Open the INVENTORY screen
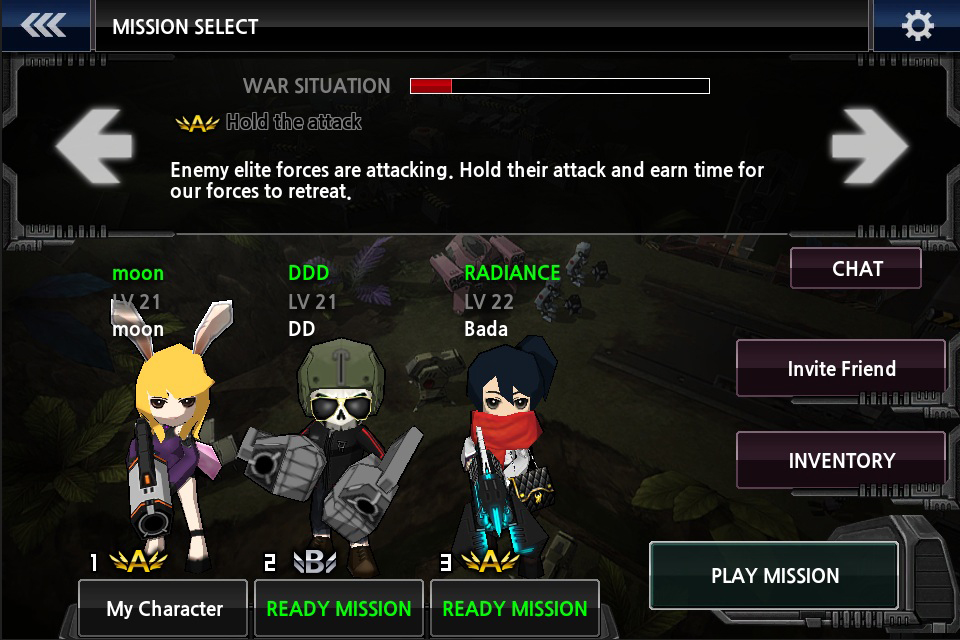This screenshot has width=960, height=640. pos(841,461)
